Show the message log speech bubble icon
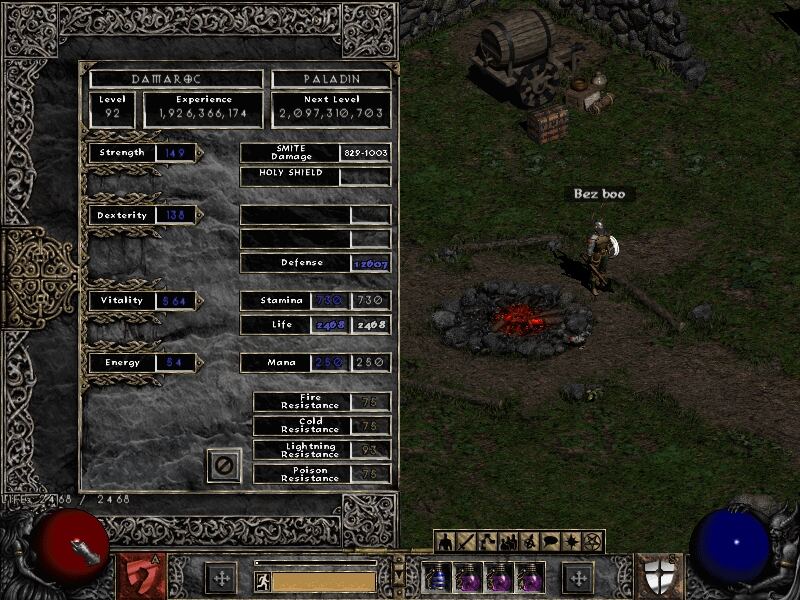 pos(550,542)
